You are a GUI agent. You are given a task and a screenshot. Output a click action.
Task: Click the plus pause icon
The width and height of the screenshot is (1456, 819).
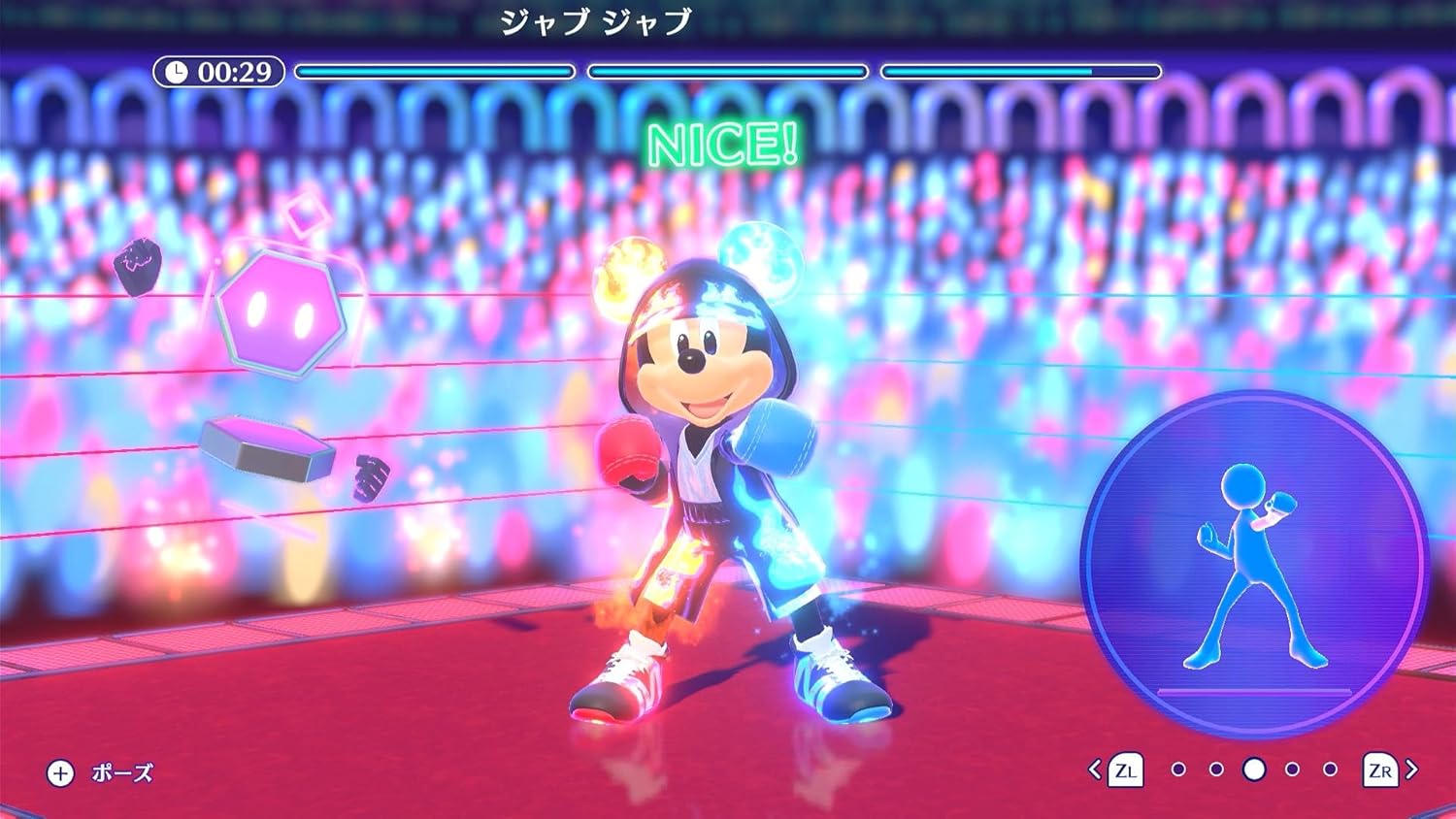tap(60, 773)
